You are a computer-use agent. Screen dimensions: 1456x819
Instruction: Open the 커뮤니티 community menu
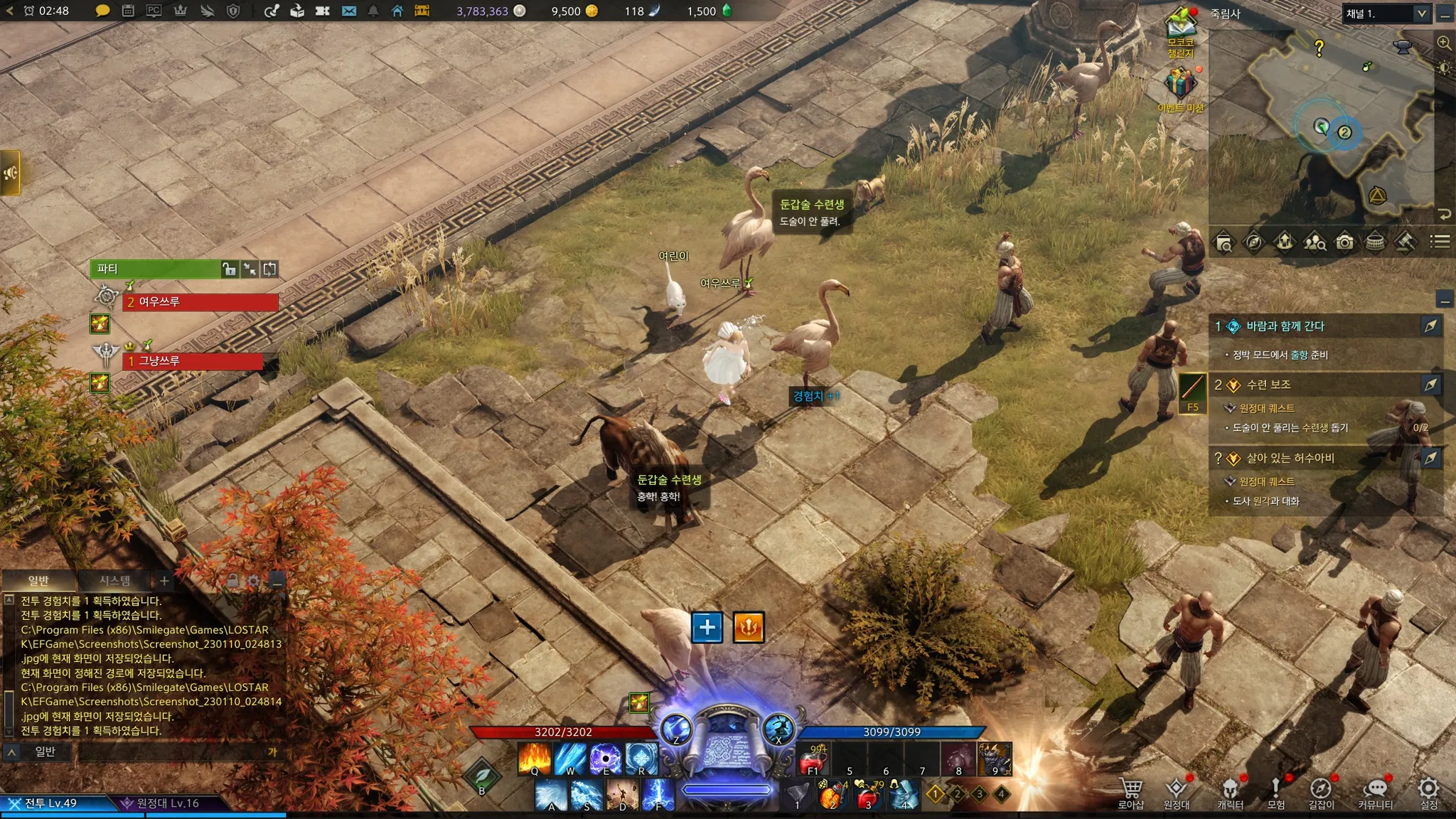pos(1376,792)
